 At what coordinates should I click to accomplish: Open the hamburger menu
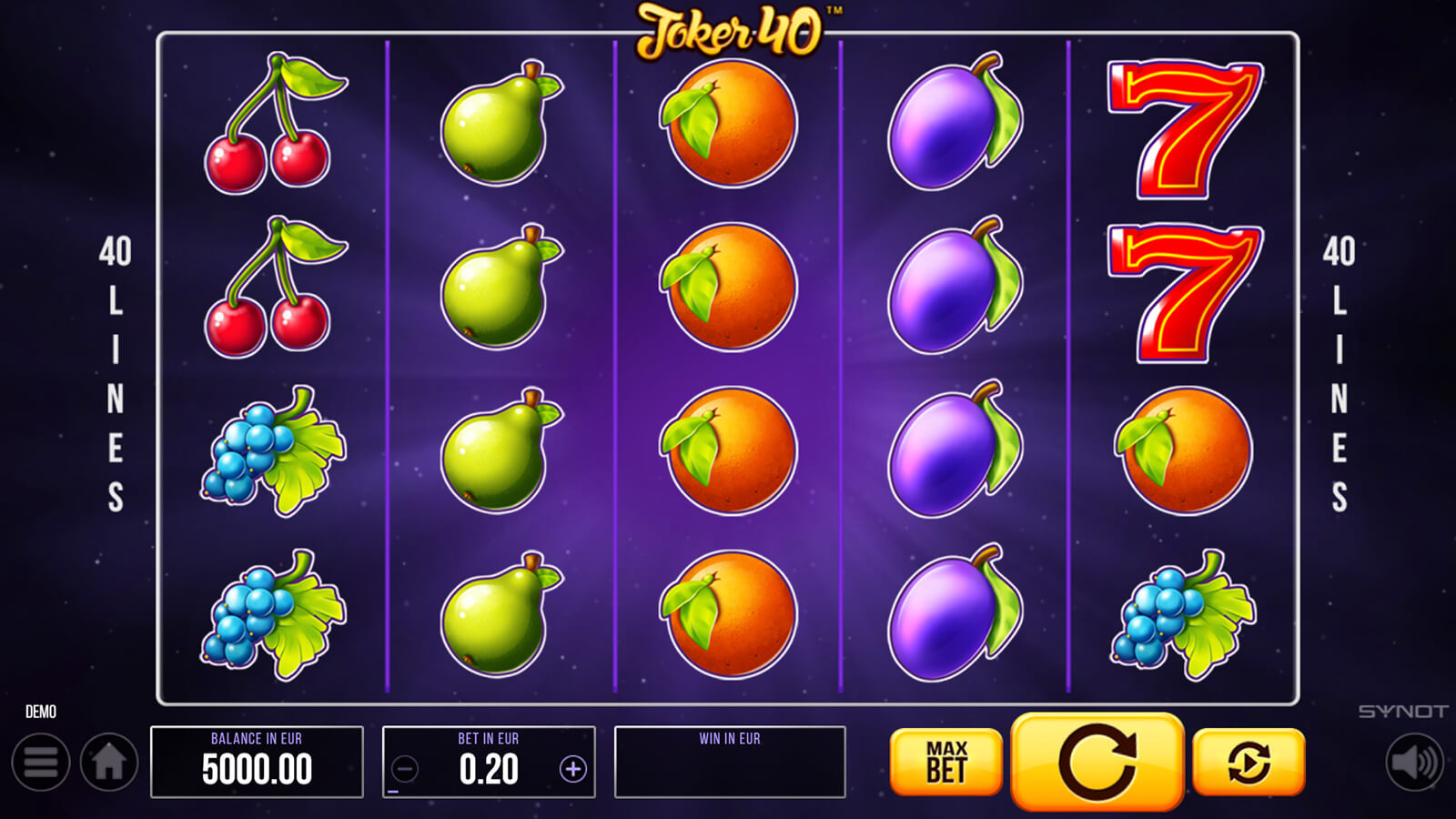tap(41, 763)
